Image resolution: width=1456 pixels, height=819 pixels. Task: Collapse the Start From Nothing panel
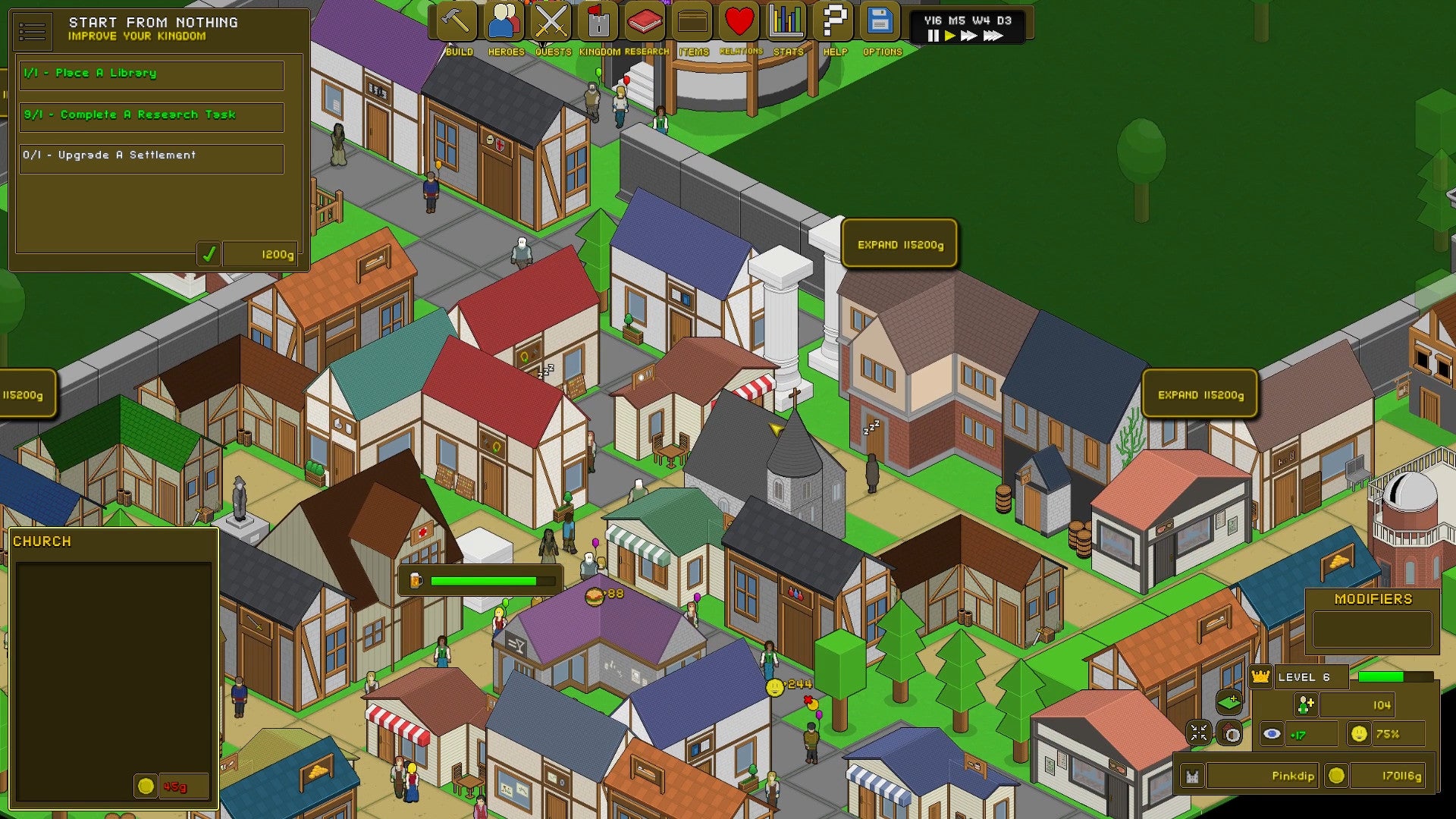(32, 30)
